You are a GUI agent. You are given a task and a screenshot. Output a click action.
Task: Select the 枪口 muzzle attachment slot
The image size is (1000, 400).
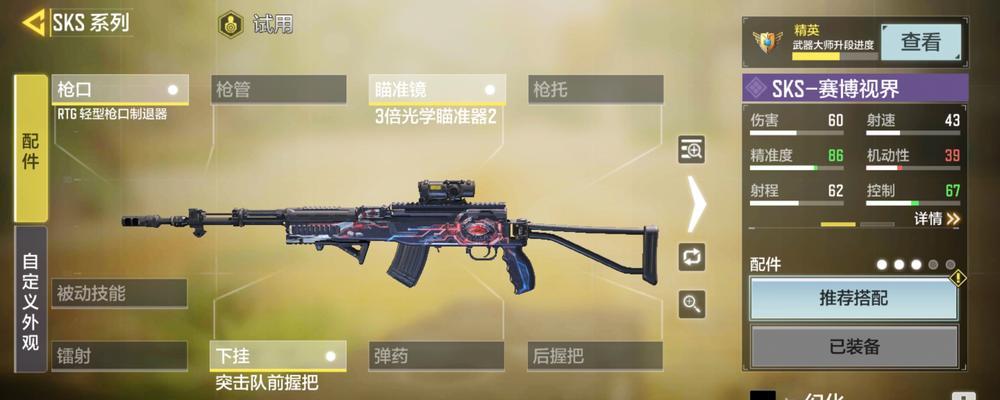120,90
